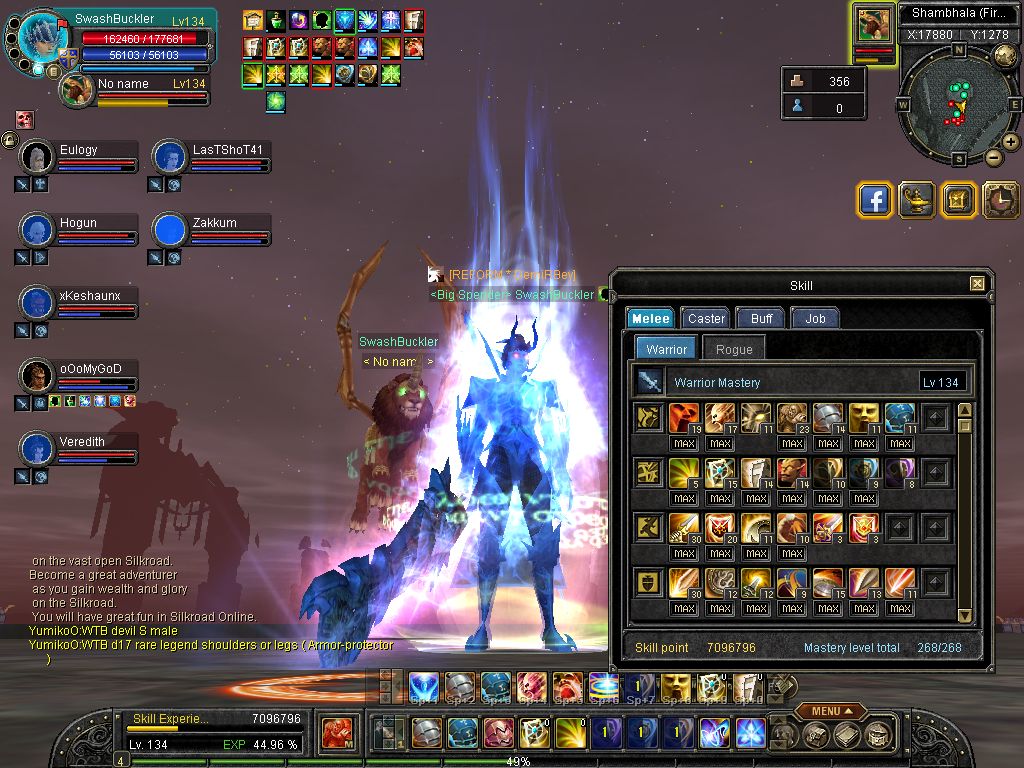The image size is (1024, 768).
Task: Switch to the Caster skill tab
Action: click(x=706, y=318)
